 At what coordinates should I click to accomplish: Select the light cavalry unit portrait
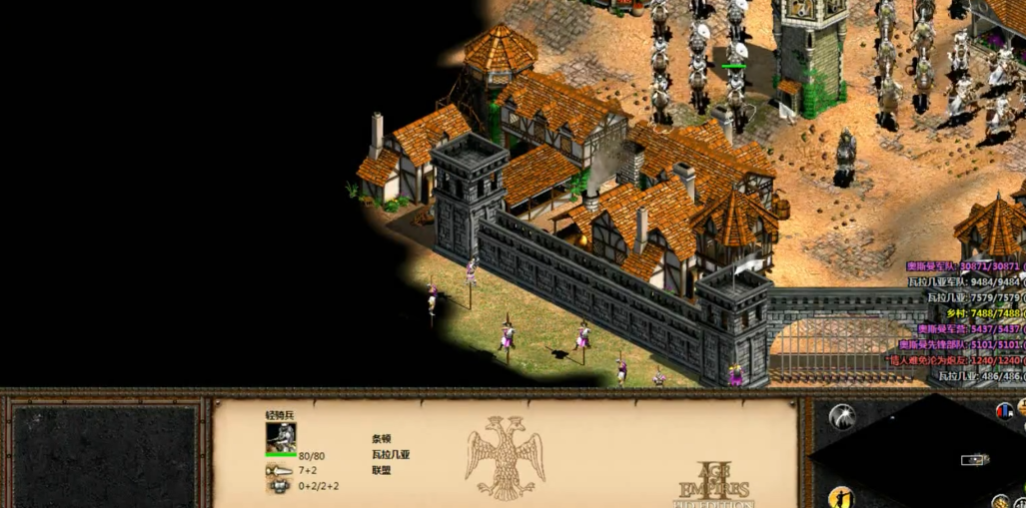[x=280, y=437]
